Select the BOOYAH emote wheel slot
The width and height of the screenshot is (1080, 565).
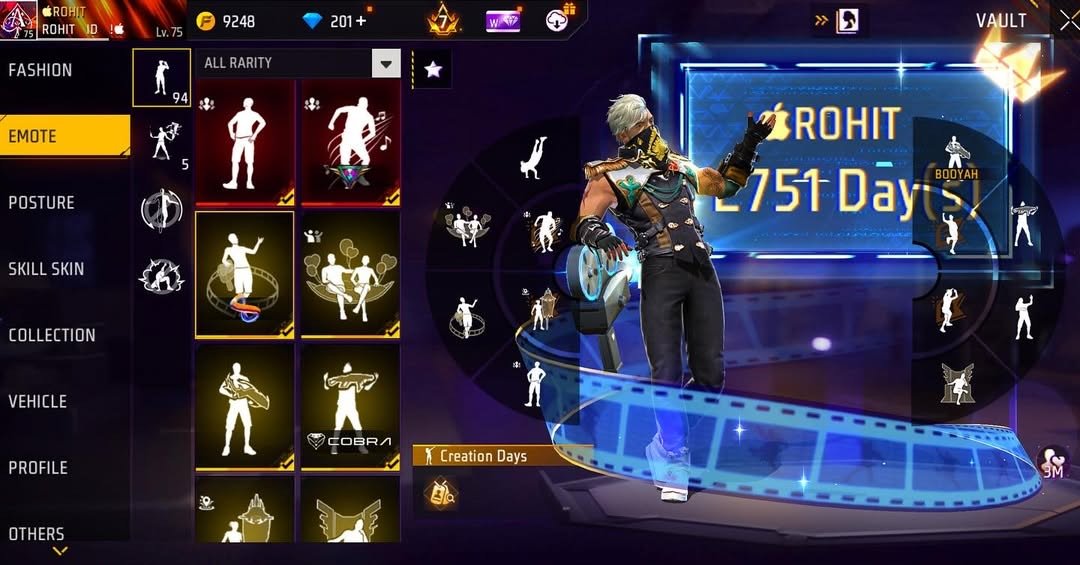(955, 160)
